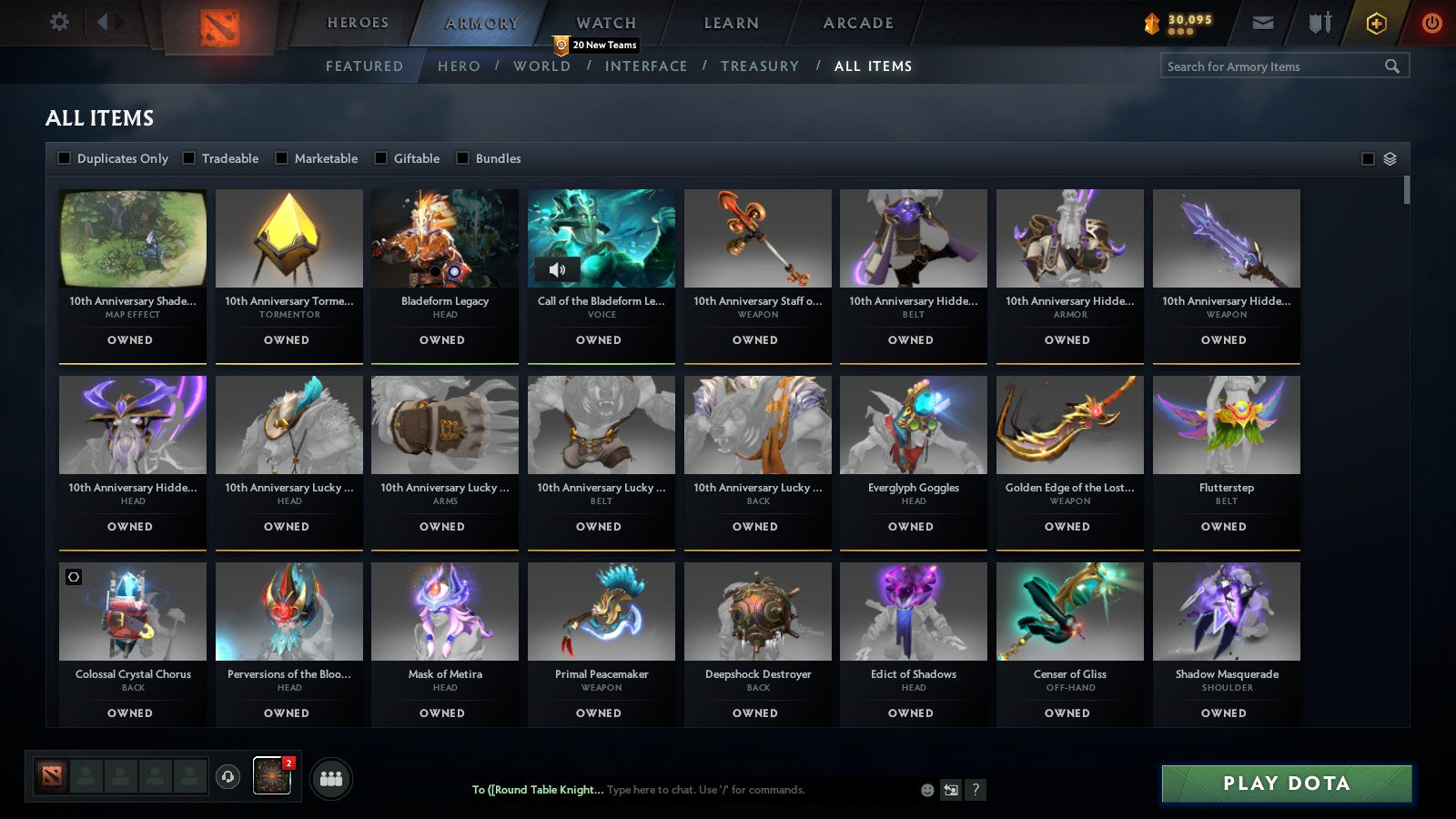Open the WATCH menu
This screenshot has width=1456, height=819.
click(605, 23)
